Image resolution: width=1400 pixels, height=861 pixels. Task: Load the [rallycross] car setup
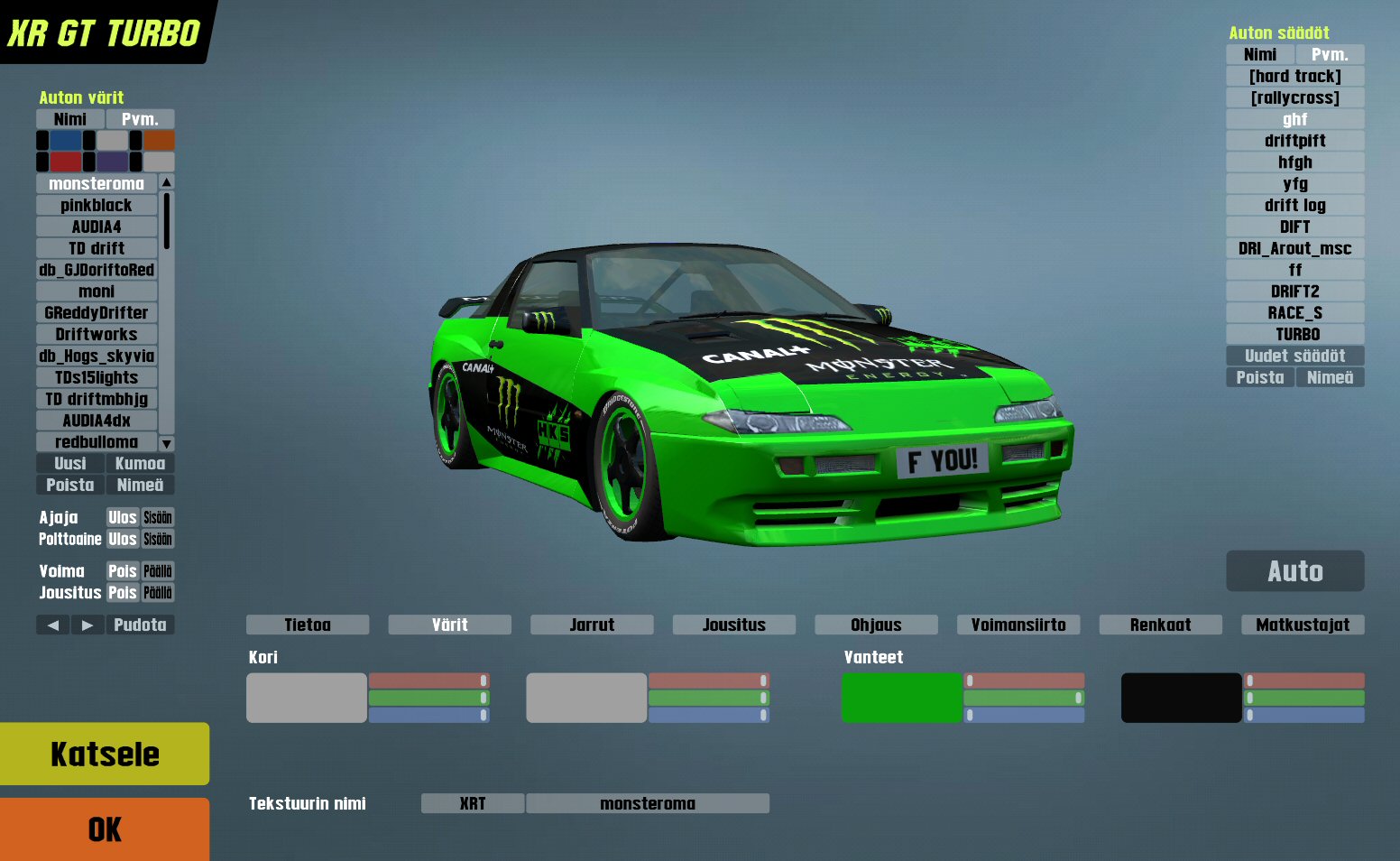click(x=1294, y=98)
